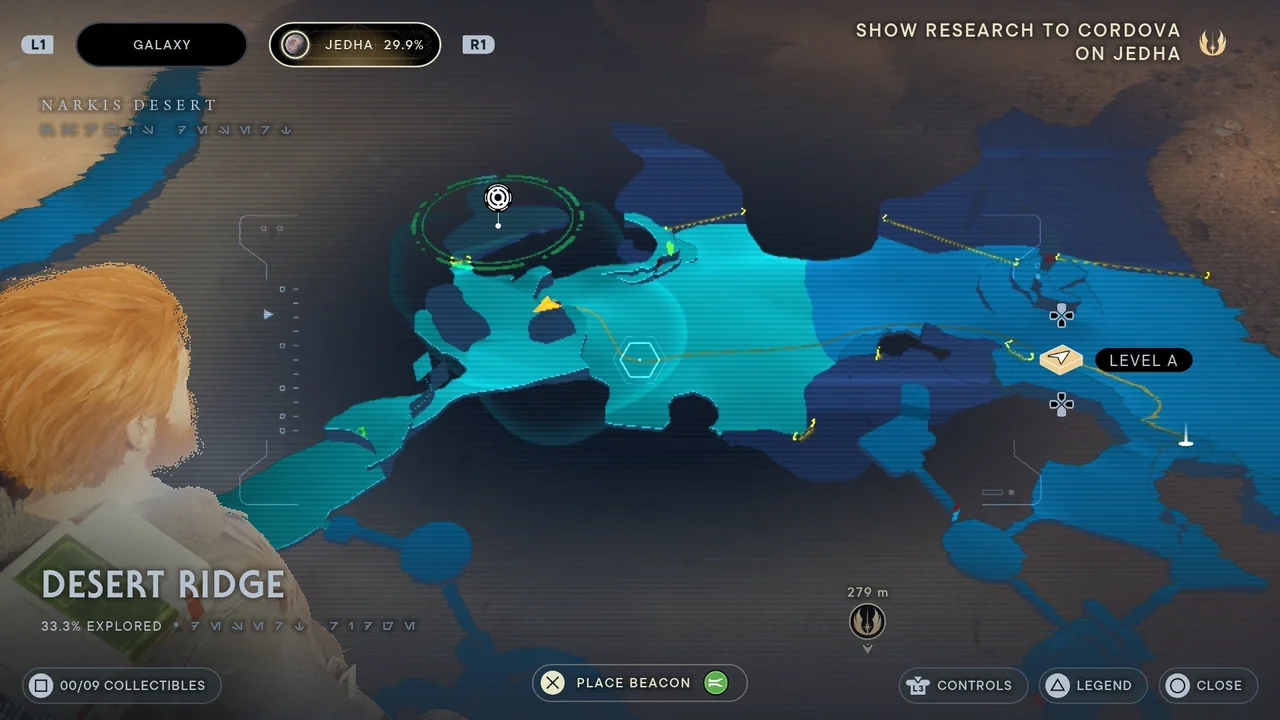The width and height of the screenshot is (1280, 720).
Task: Open the Controls overlay
Action: click(x=962, y=685)
